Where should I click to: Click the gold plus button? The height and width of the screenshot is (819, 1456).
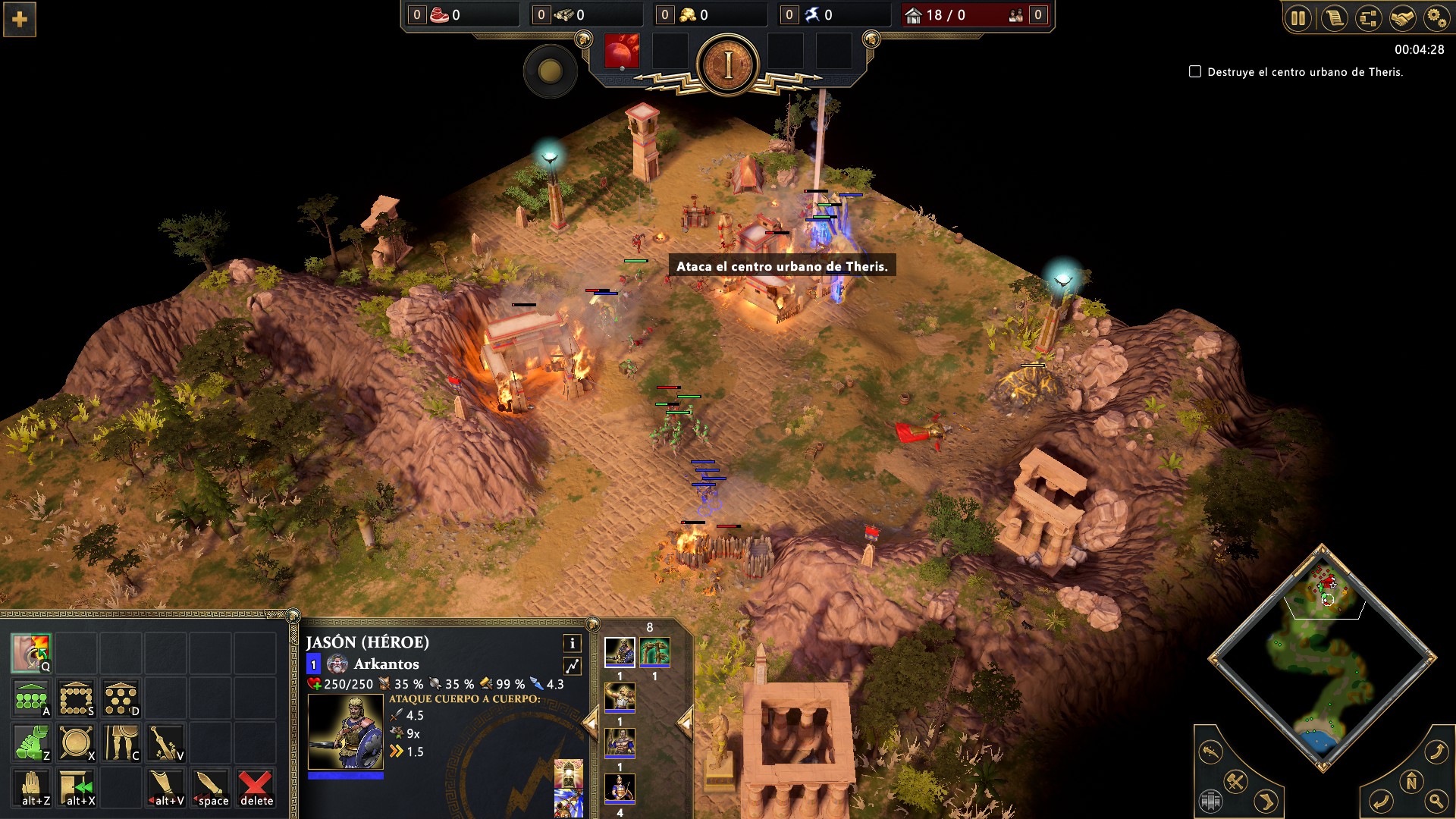coord(20,19)
